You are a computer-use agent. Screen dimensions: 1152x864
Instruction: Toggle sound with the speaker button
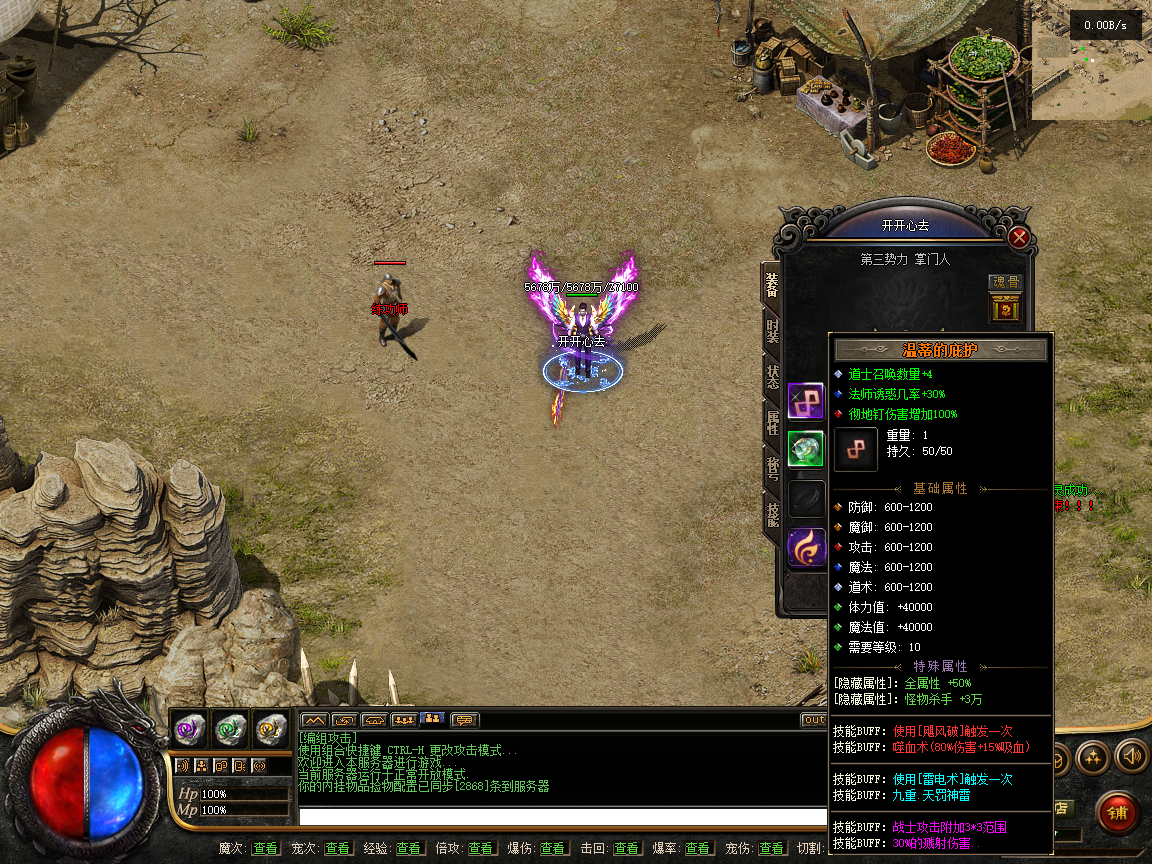(x=1130, y=757)
